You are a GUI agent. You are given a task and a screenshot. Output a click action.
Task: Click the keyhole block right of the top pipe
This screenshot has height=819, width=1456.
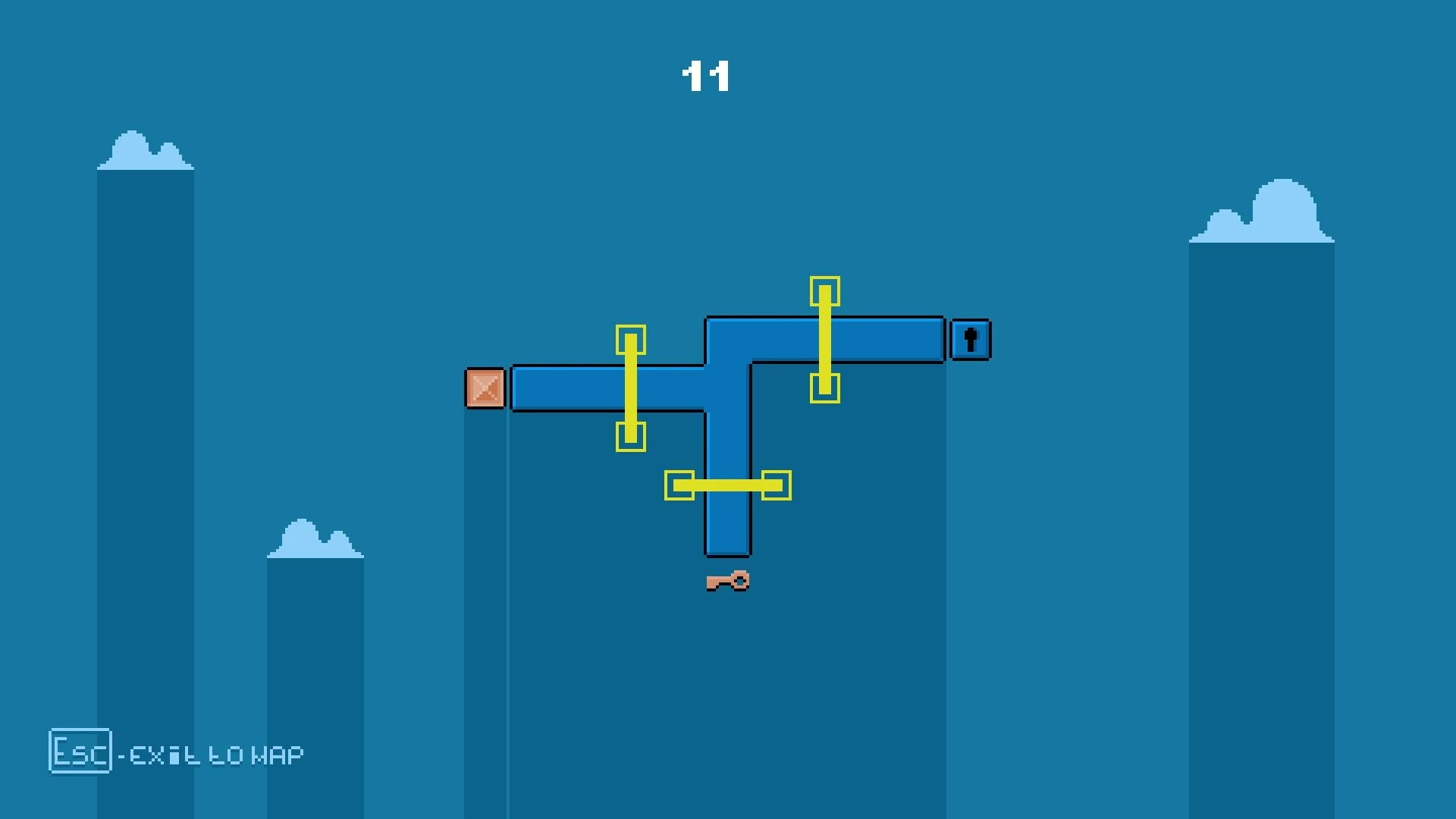tap(970, 338)
